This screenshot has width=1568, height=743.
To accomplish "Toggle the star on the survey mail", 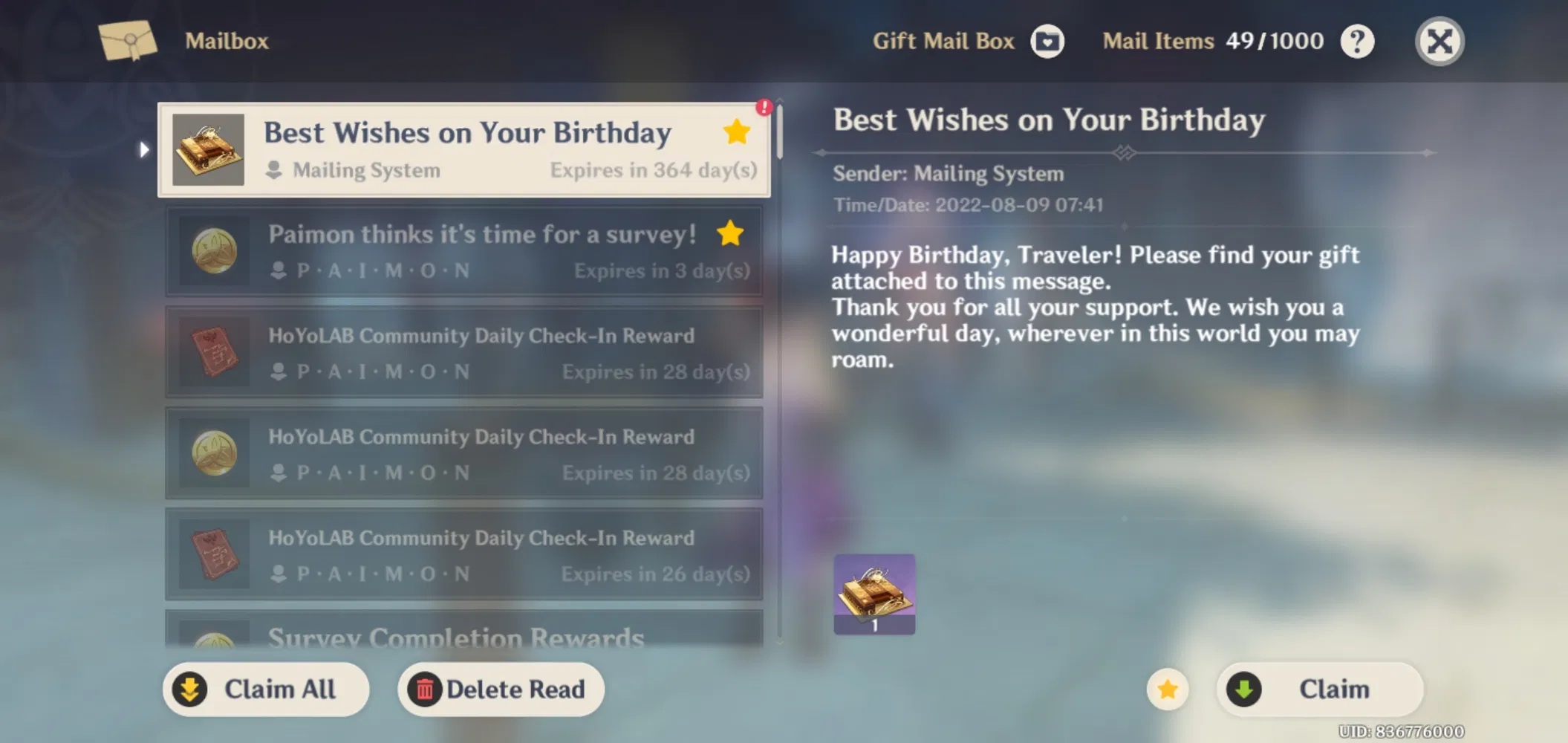I will 732,233.
